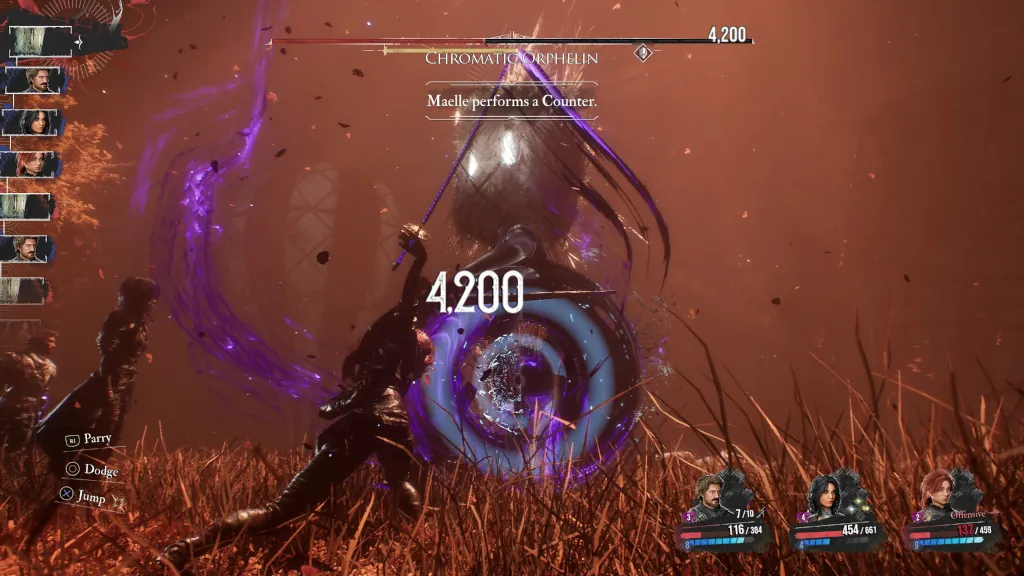This screenshot has width=1024, height=576.
Task: Select Maelle's party portrait in Offensive stance
Action: [x=938, y=496]
